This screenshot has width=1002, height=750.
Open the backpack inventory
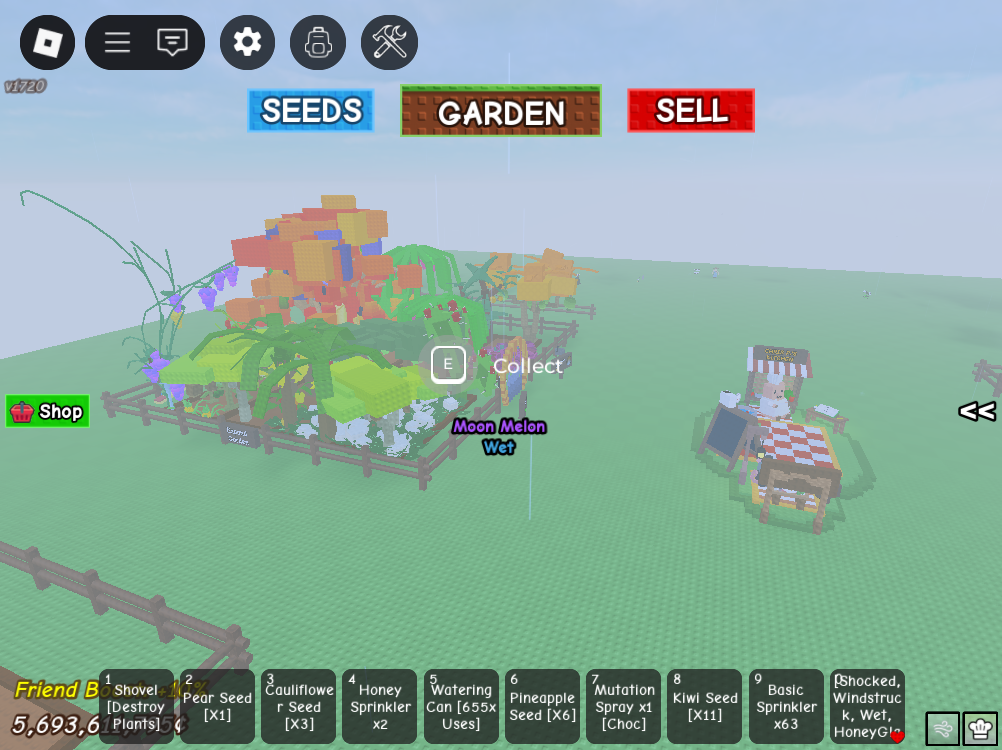point(318,43)
